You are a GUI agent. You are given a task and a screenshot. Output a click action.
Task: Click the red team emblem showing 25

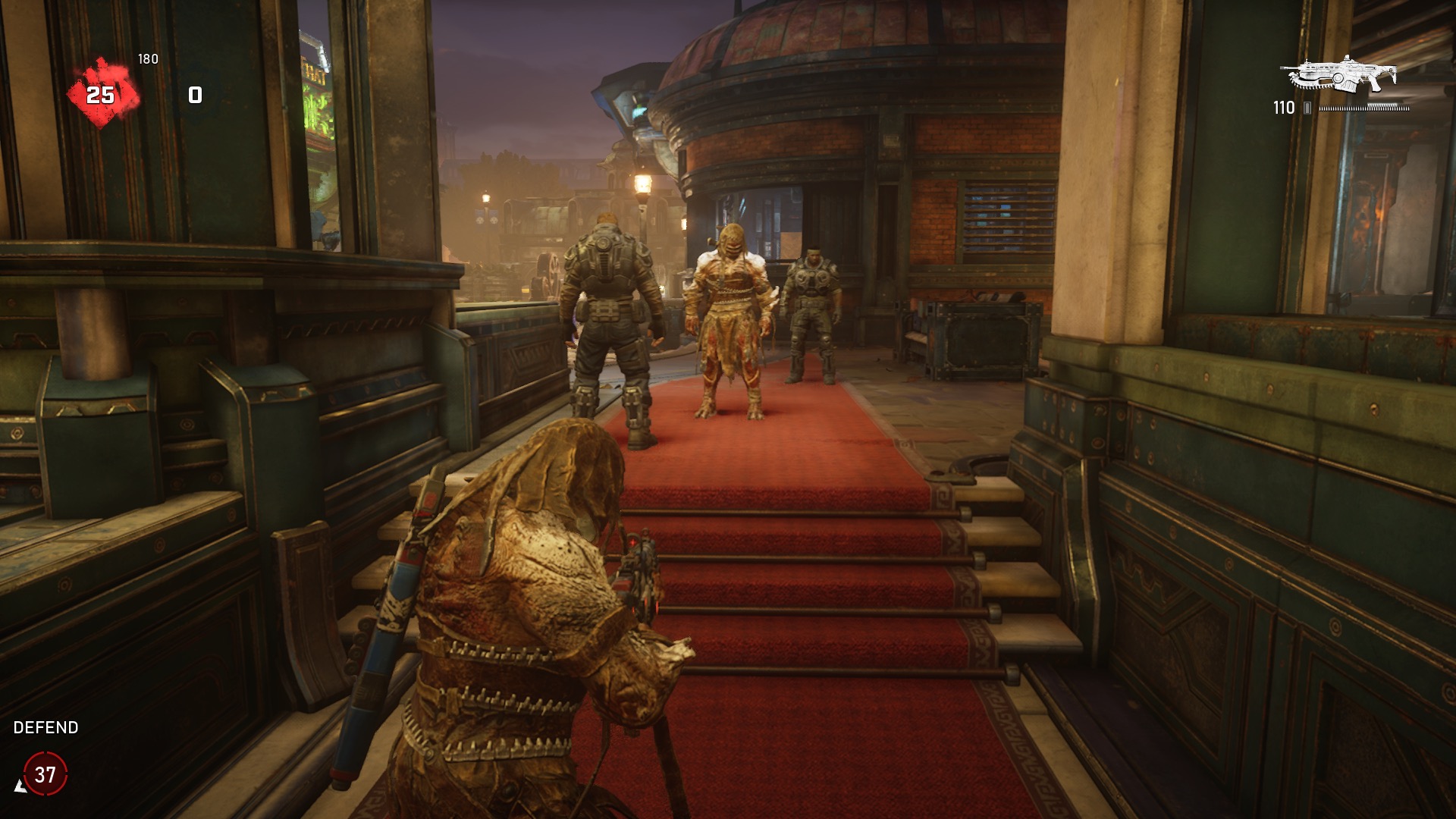(102, 95)
